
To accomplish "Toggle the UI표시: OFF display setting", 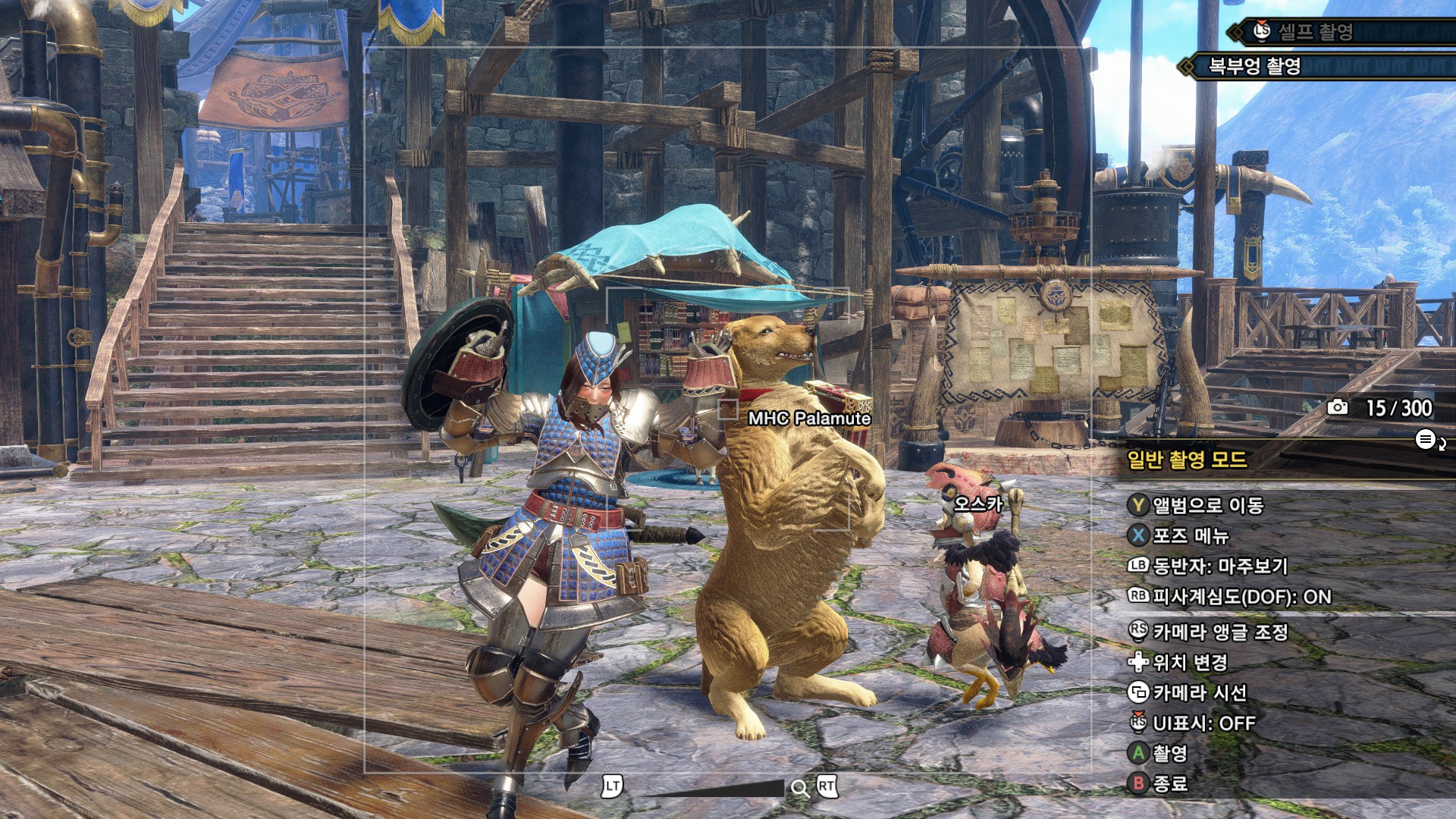I will 1203,723.
